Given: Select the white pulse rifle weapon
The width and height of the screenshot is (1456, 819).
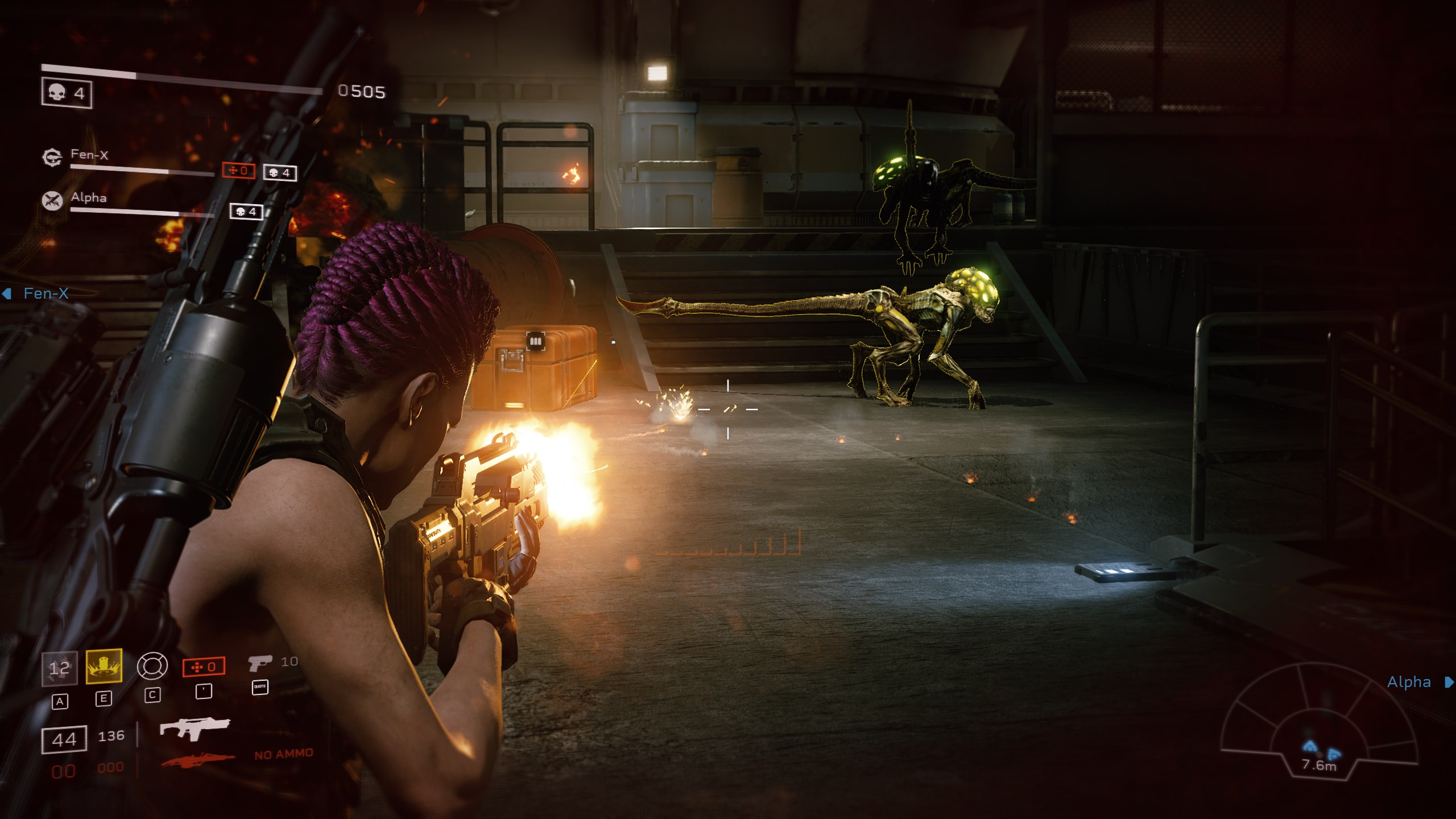Looking at the screenshot, I should [x=195, y=727].
